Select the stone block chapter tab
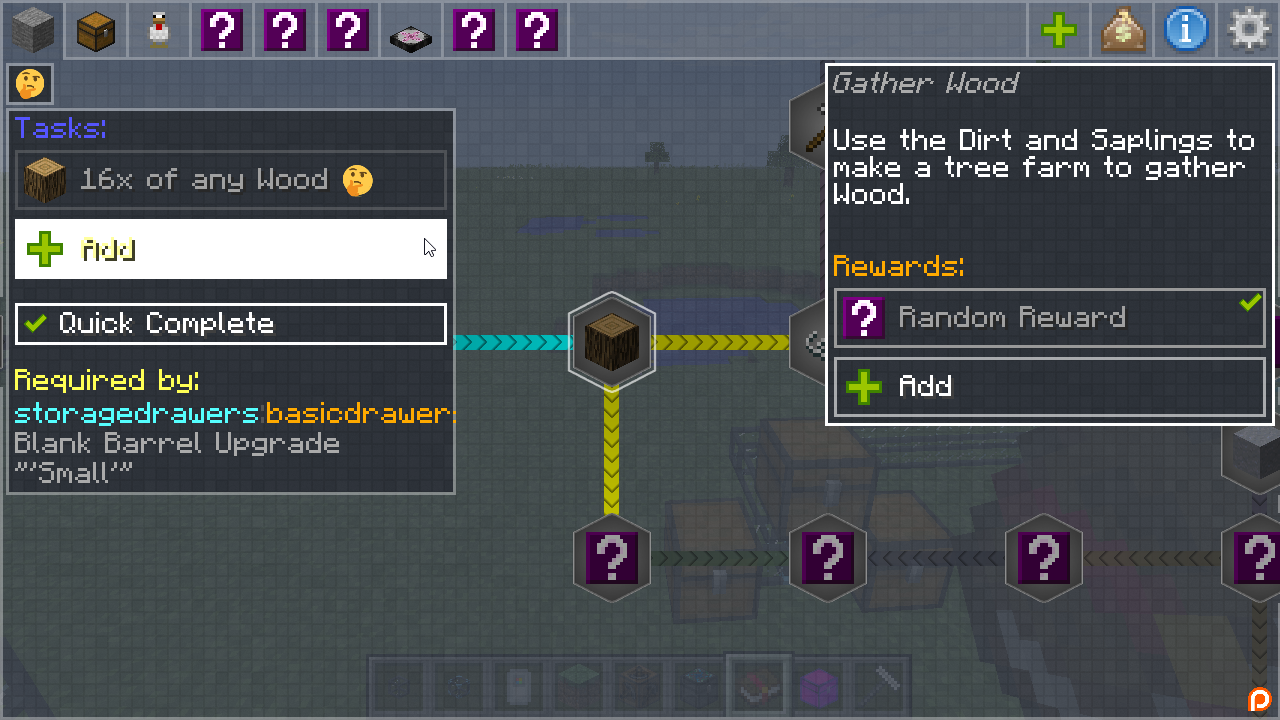This screenshot has width=1280, height=720. pyautogui.click(x=32, y=31)
